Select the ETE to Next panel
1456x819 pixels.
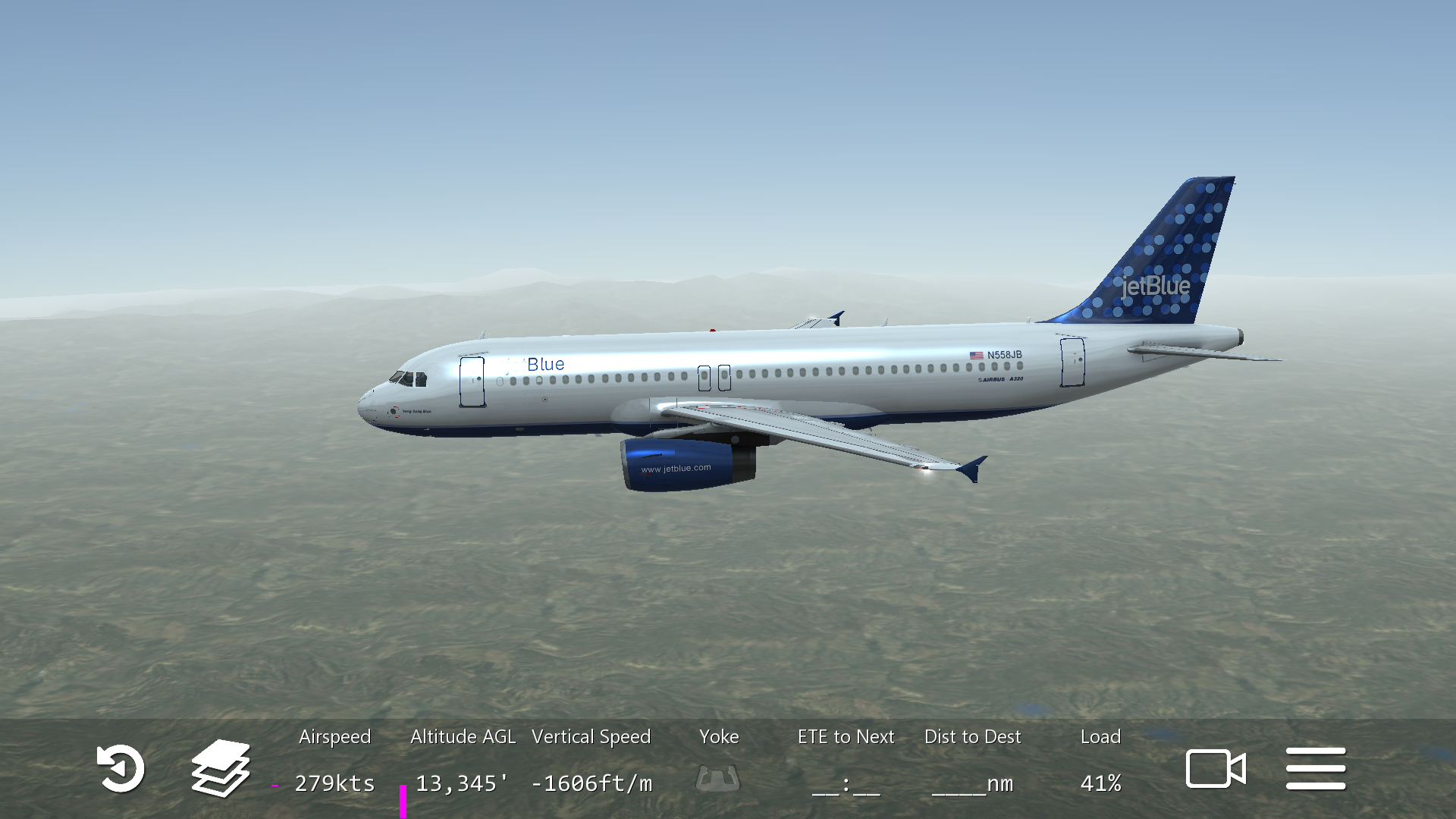pos(846,761)
